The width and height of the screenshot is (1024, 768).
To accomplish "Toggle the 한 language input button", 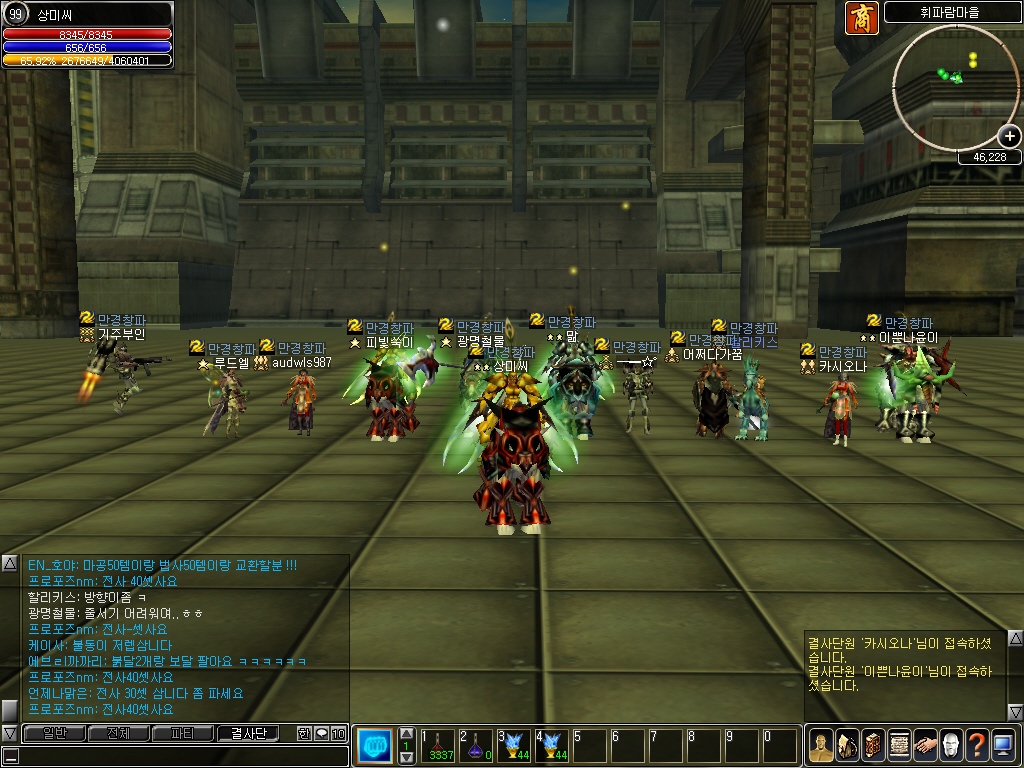I will (304, 733).
